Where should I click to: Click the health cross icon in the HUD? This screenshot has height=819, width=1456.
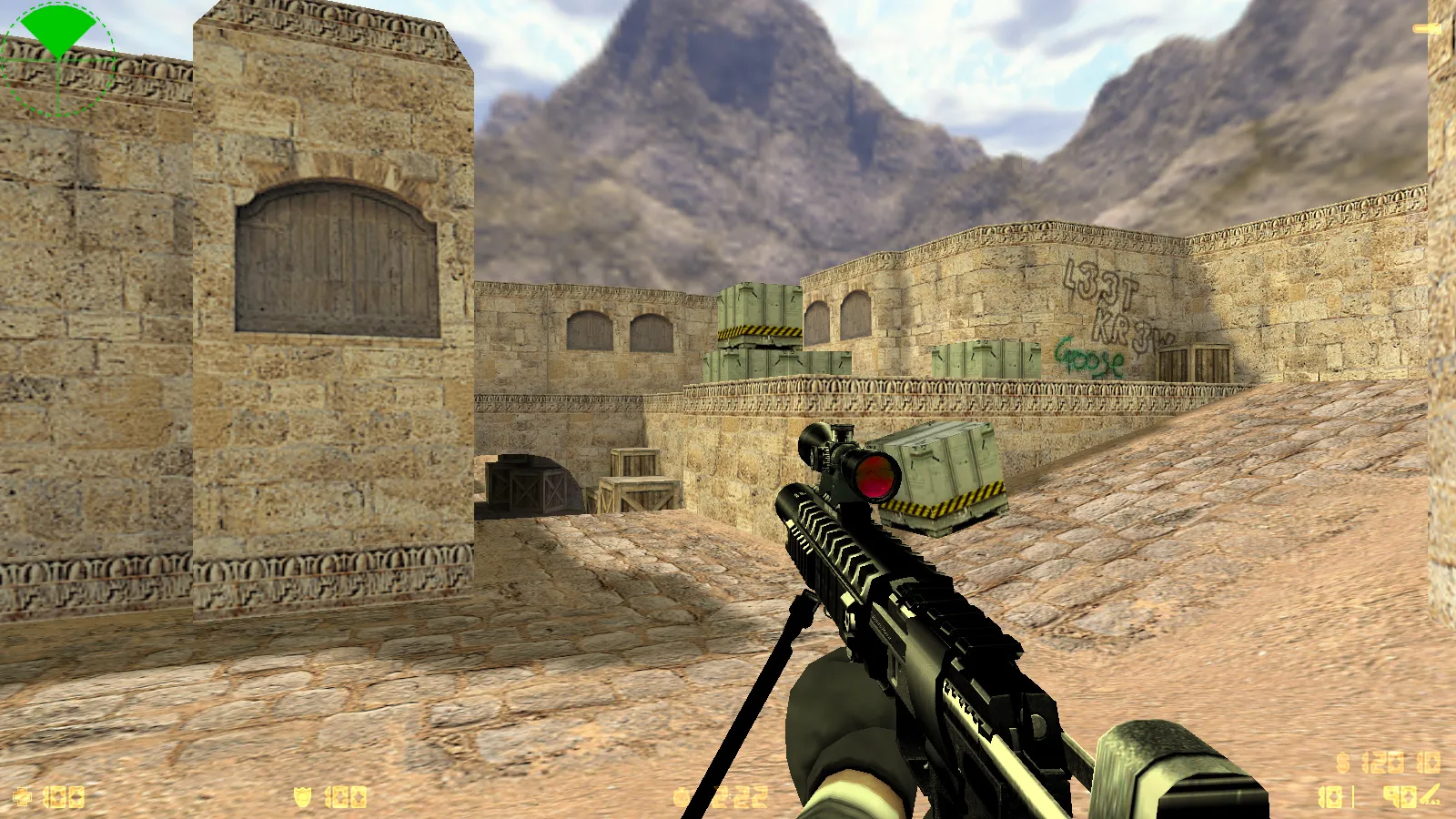click(x=22, y=795)
